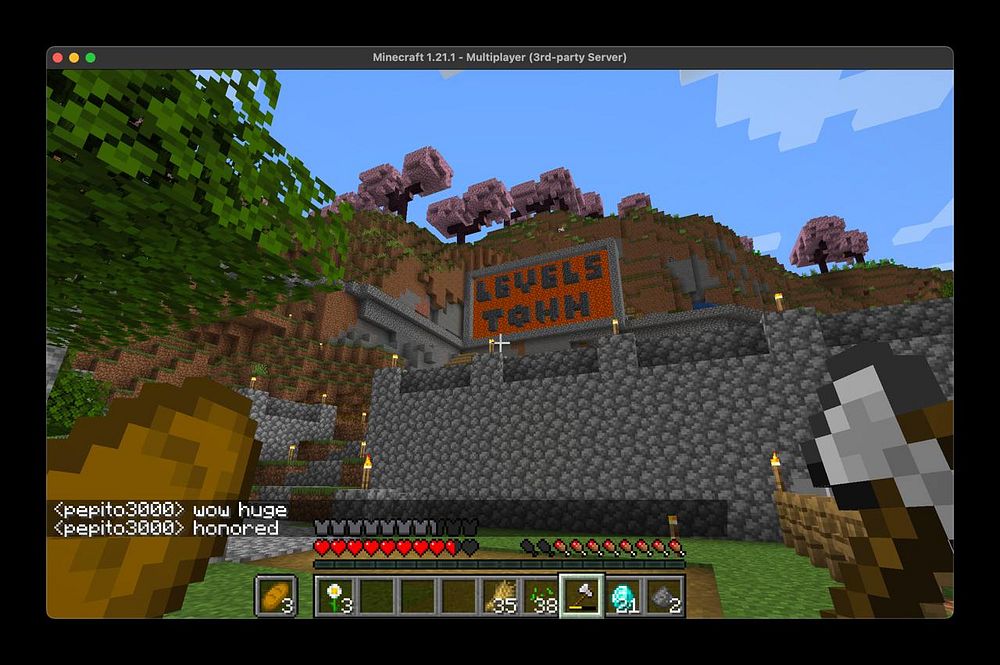Maximize the window with the green button

(x=91, y=57)
